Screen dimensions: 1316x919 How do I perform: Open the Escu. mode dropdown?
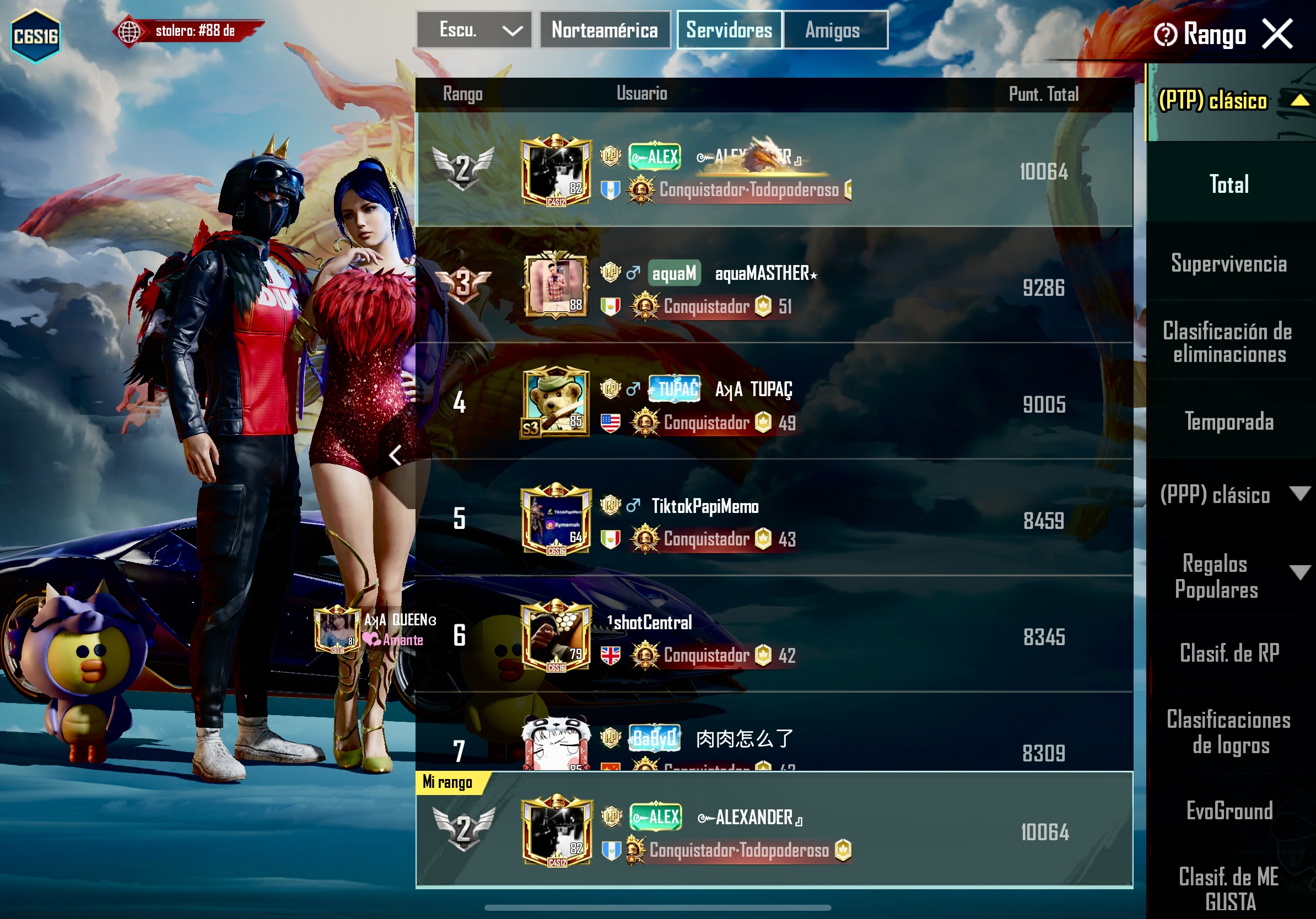point(474,30)
